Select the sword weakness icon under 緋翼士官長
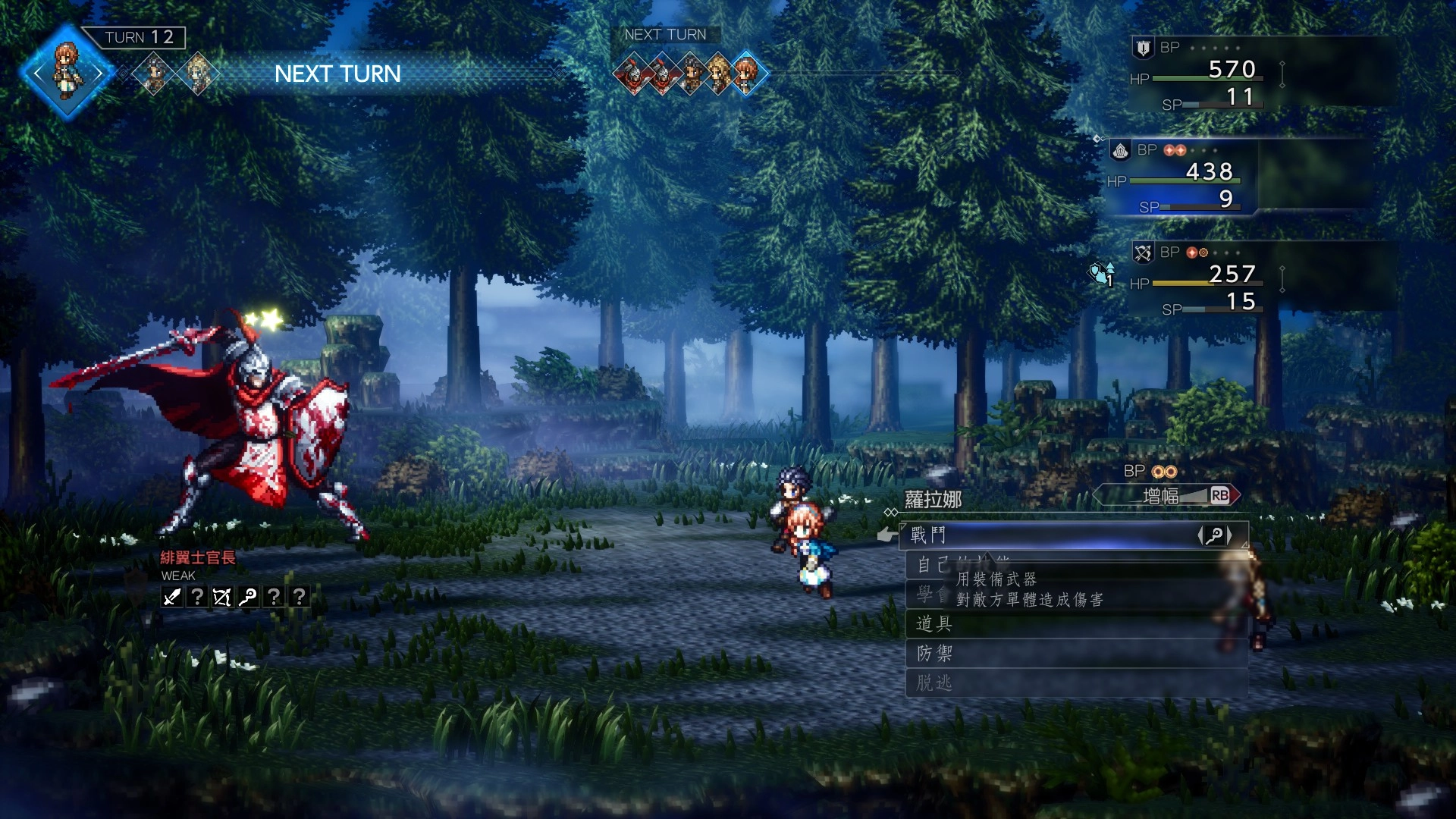 tap(172, 598)
